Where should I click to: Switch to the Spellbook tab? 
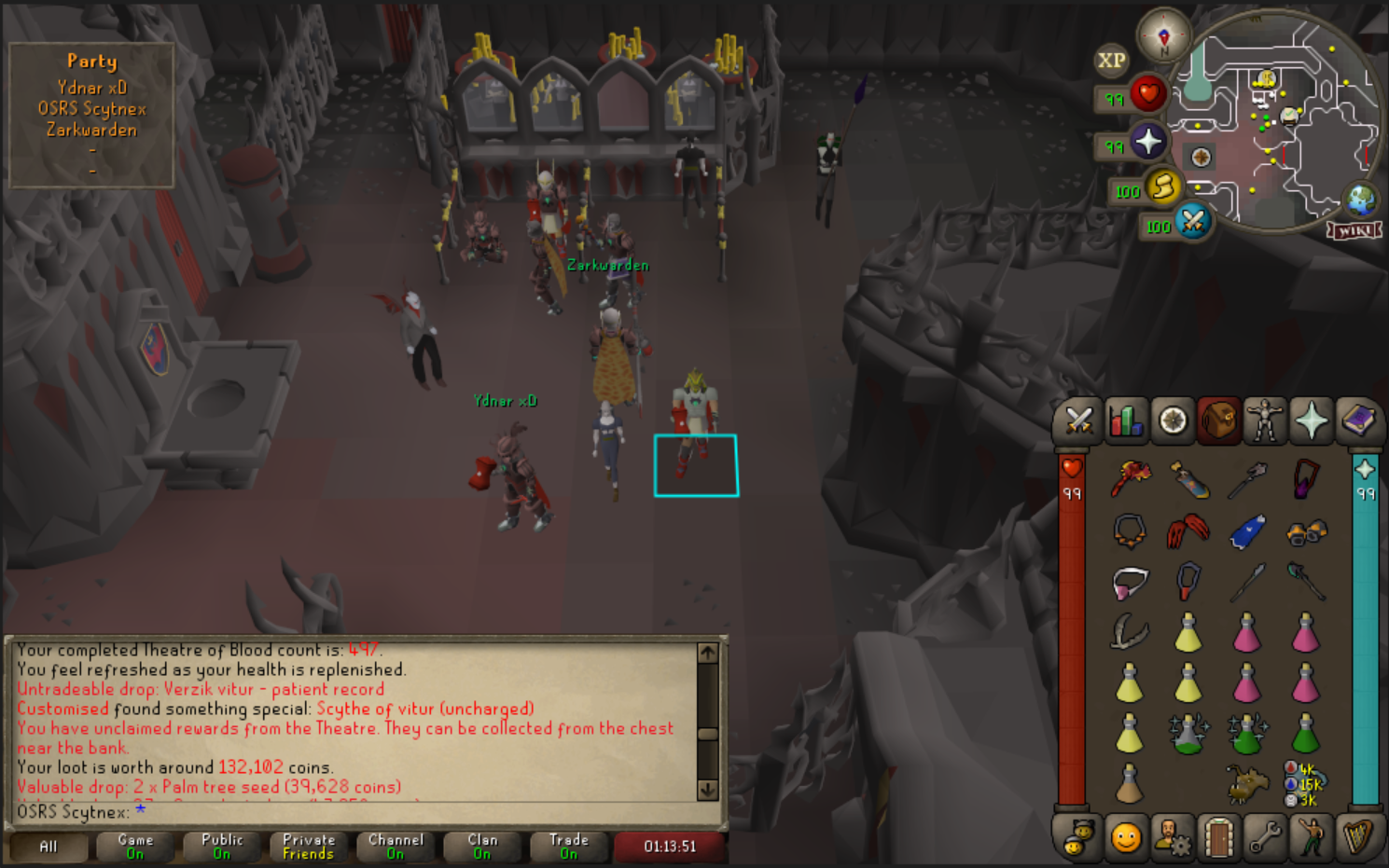1358,421
